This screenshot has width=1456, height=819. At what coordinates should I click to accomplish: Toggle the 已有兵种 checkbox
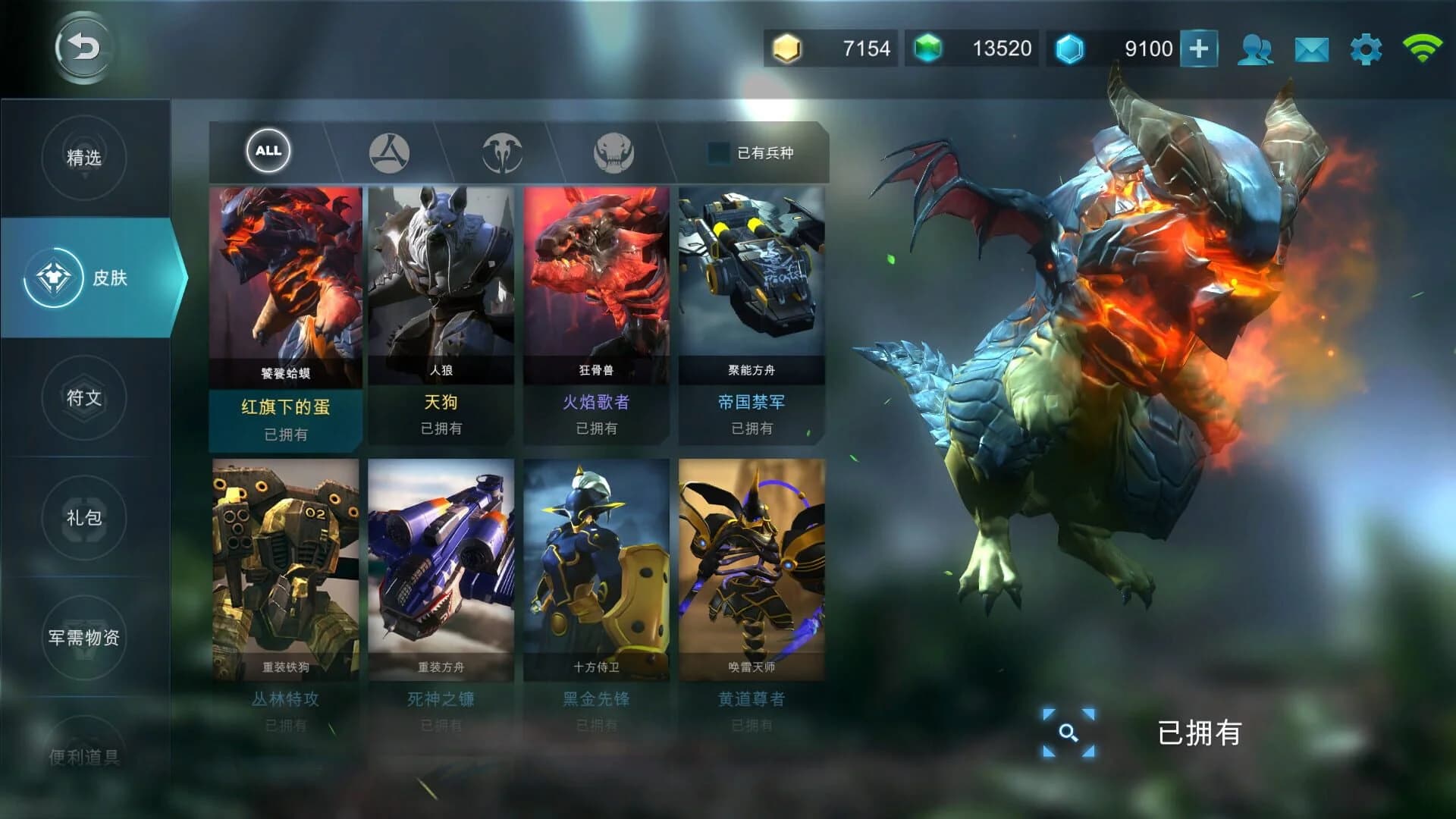tap(715, 152)
